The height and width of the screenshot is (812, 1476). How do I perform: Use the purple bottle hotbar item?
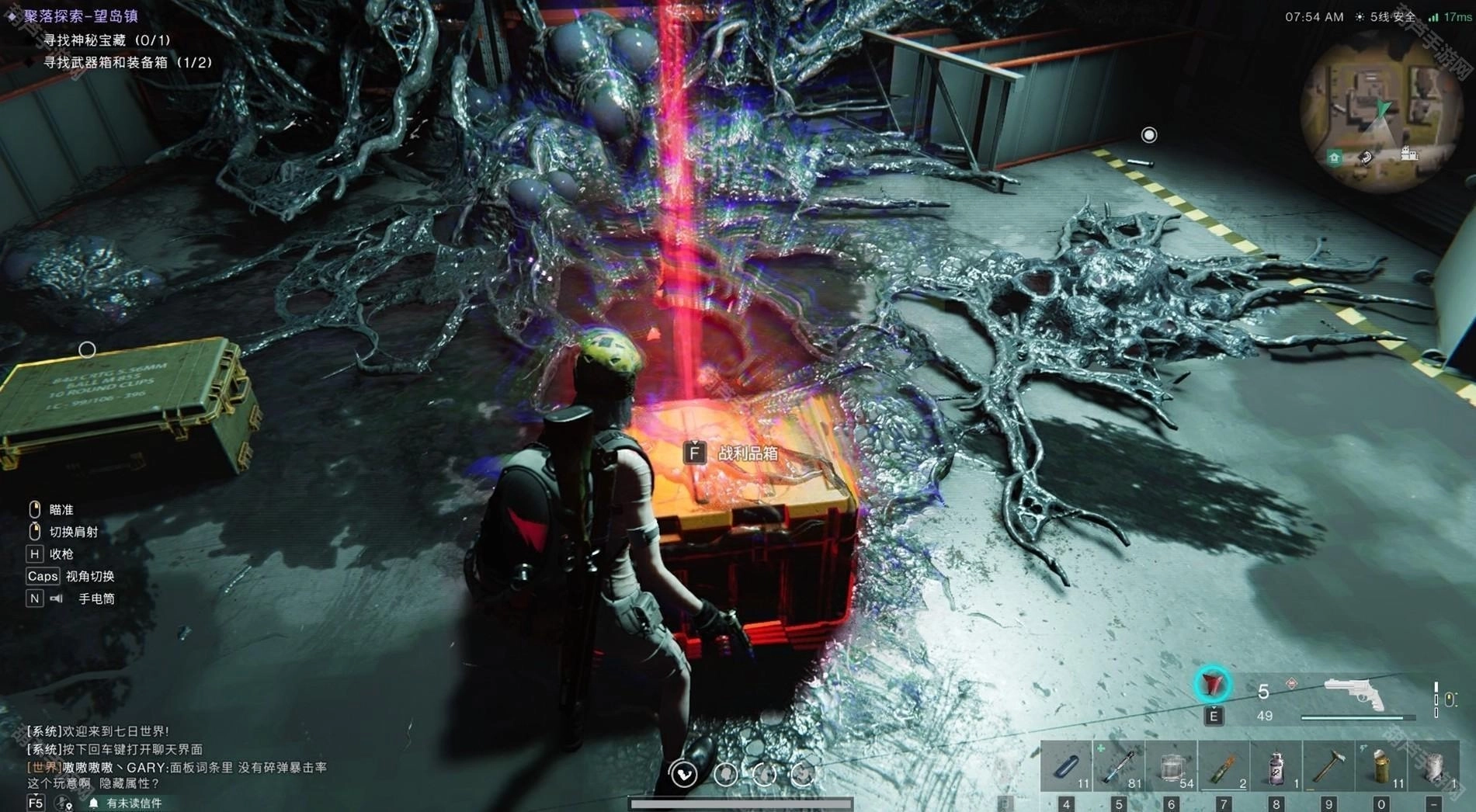1276,767
